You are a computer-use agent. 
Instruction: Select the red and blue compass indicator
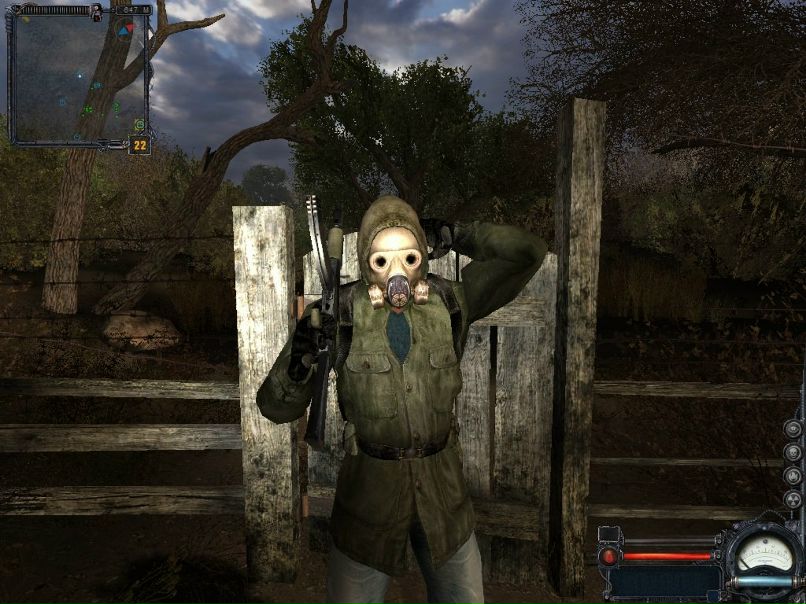pyautogui.click(x=124, y=31)
